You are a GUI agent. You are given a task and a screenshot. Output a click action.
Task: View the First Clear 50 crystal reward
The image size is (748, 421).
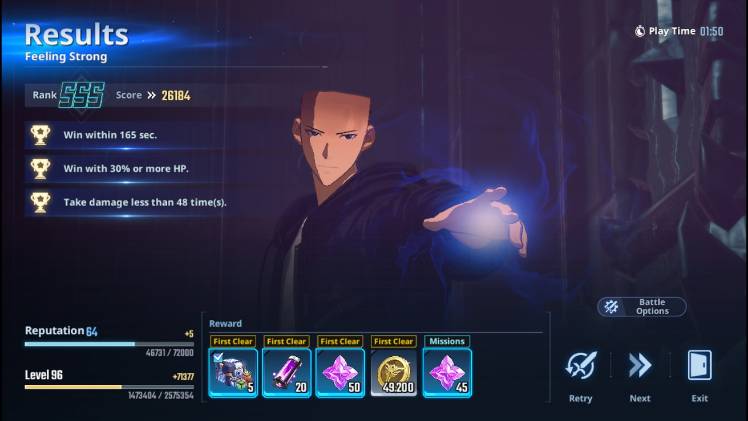point(340,372)
